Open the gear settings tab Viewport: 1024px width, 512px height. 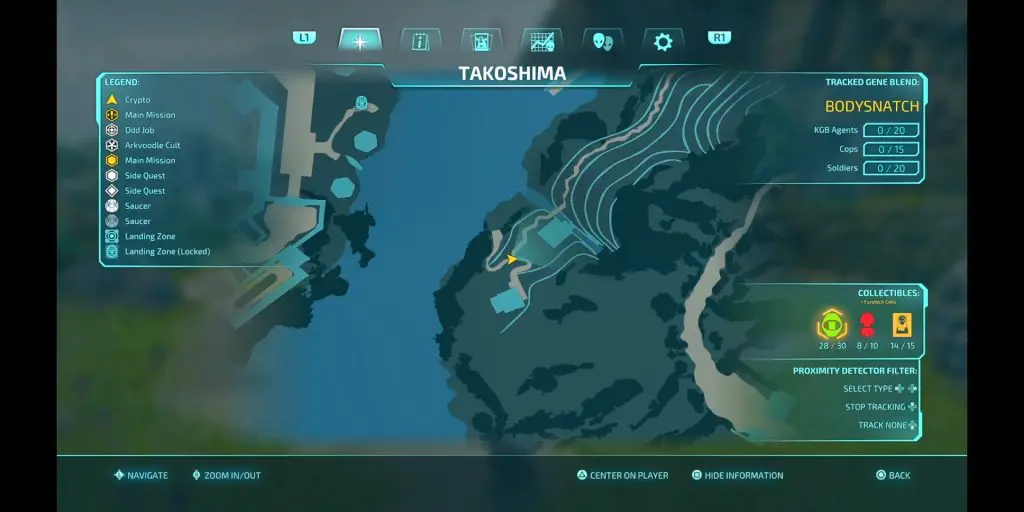click(663, 41)
